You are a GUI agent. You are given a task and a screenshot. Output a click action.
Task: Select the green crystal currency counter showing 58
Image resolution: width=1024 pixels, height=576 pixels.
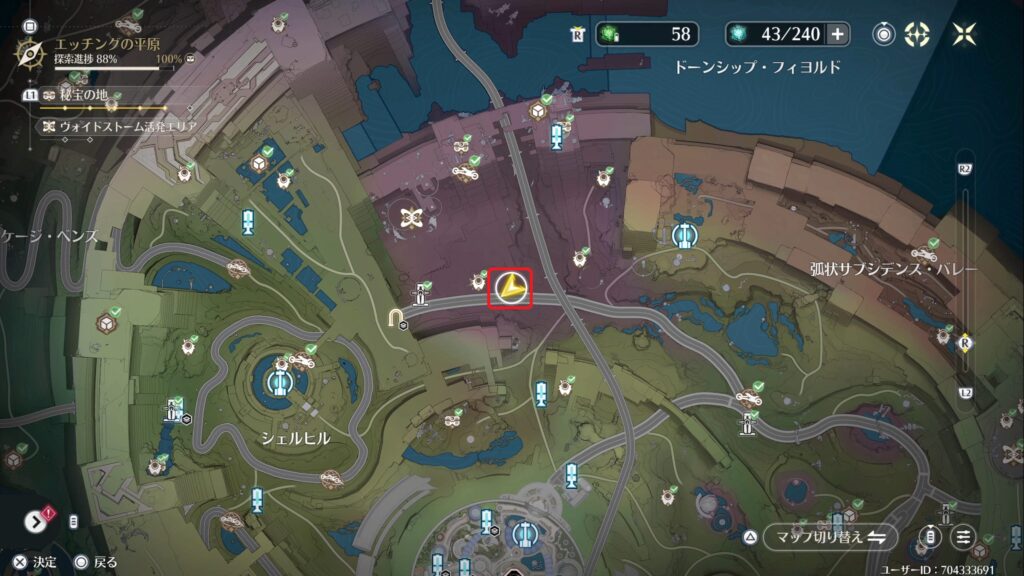tap(647, 34)
